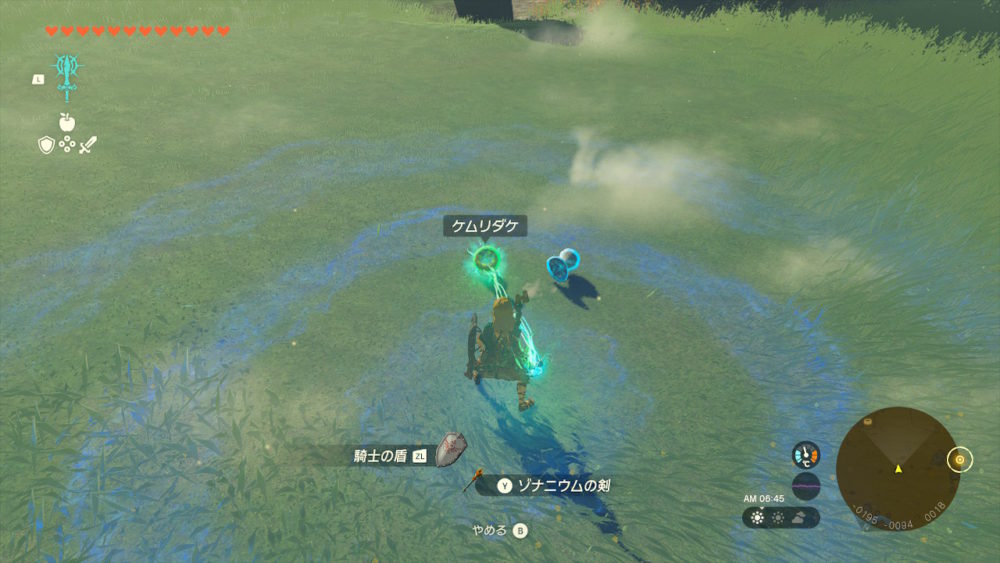Image resolution: width=1000 pixels, height=563 pixels.
Task: Select the ケムリダケ item label
Action: click(485, 227)
